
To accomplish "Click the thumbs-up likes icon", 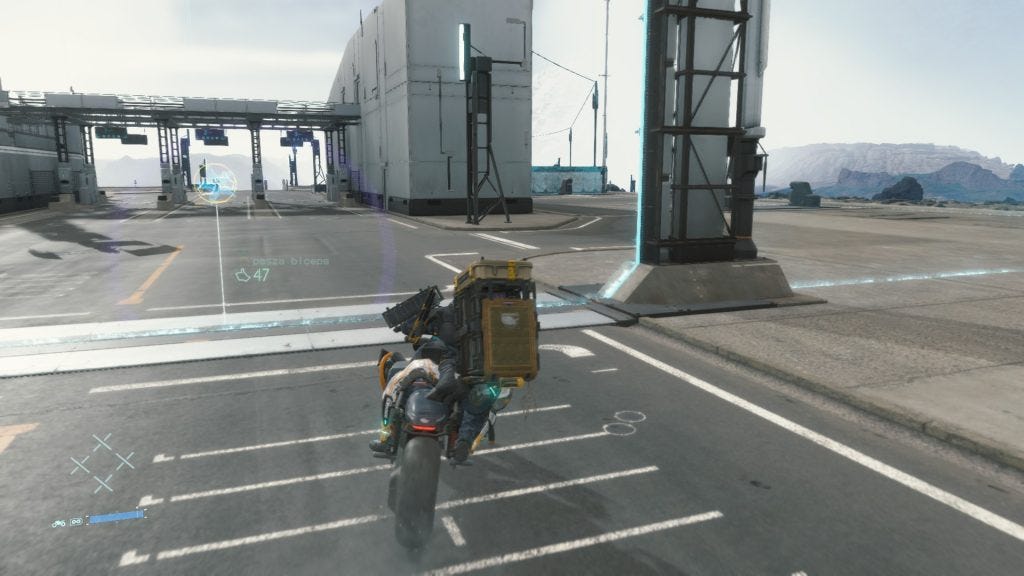I will pos(242,275).
